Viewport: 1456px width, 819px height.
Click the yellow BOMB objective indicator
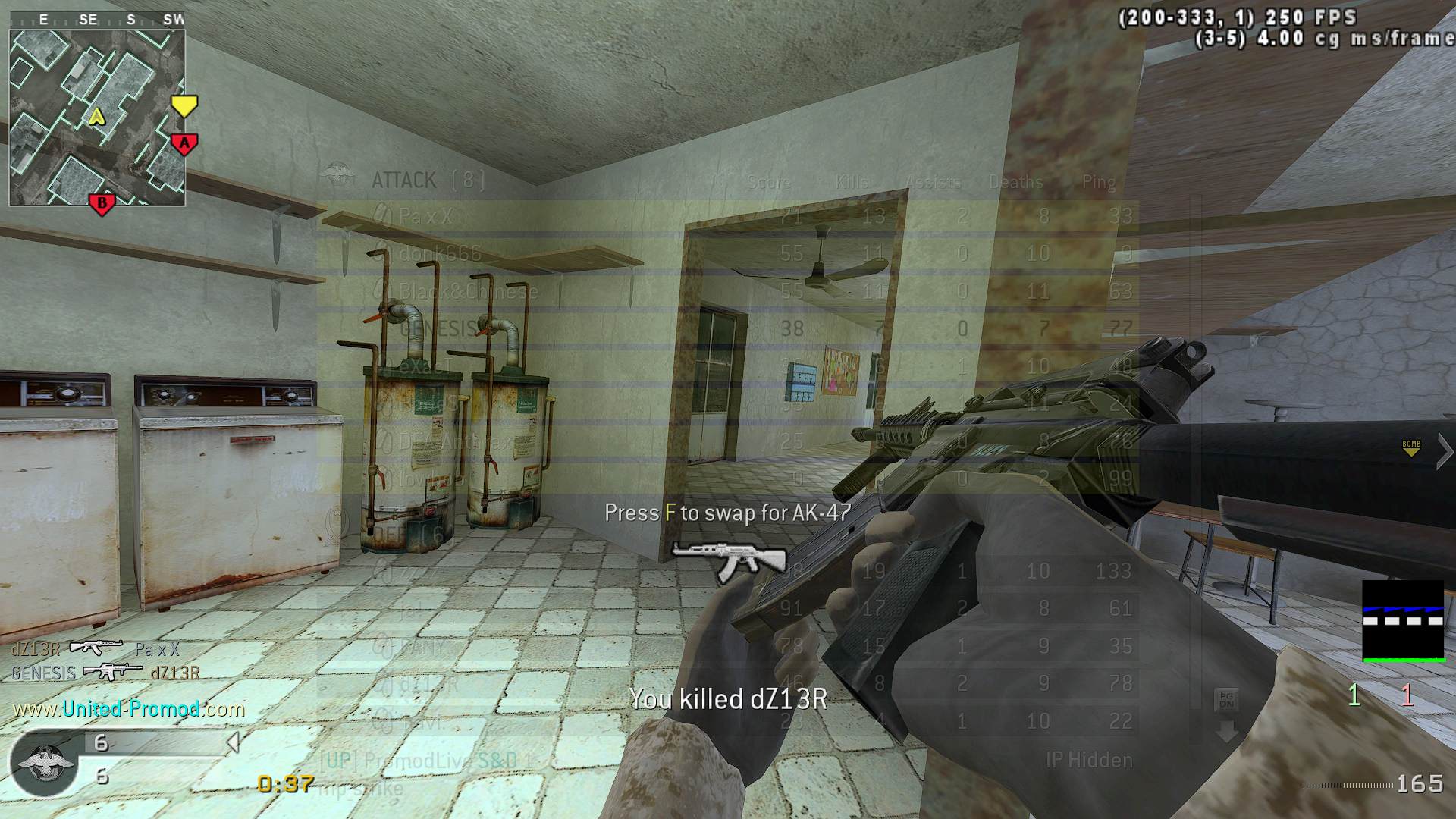1410,448
